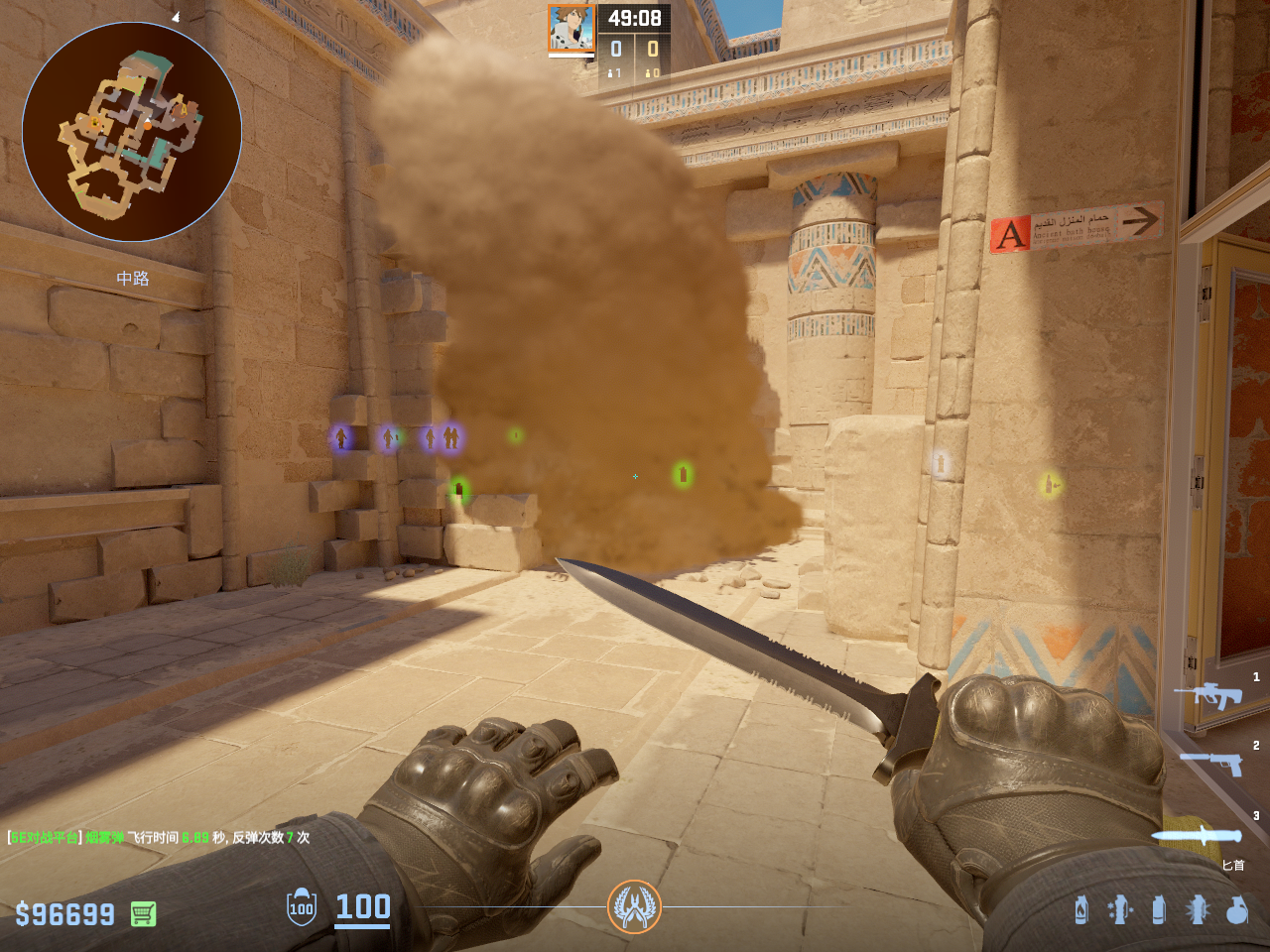1270x952 pixels.
Task: Open the buy menu shopping cart icon
Action: (x=143, y=913)
